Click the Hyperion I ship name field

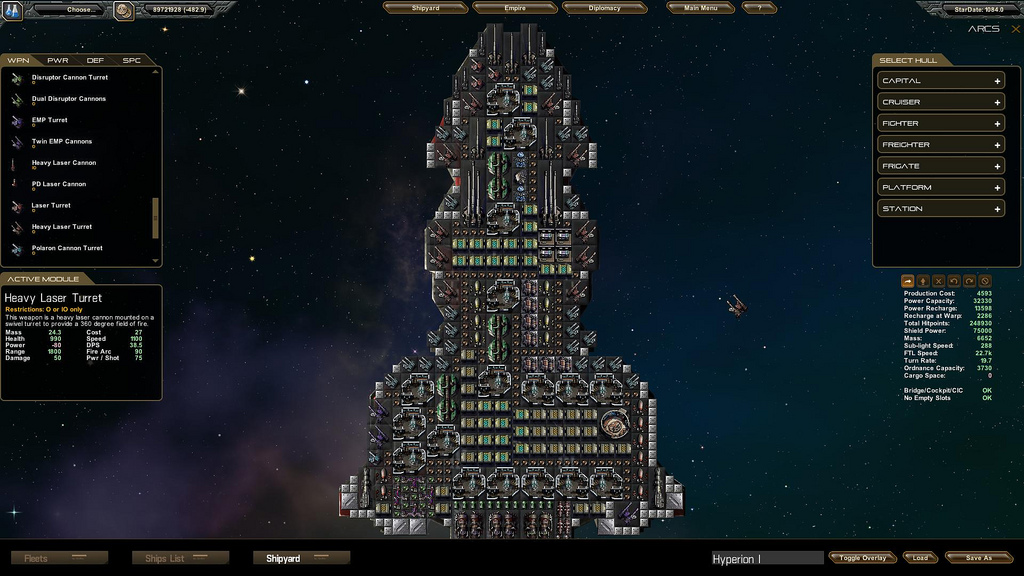[x=766, y=559]
